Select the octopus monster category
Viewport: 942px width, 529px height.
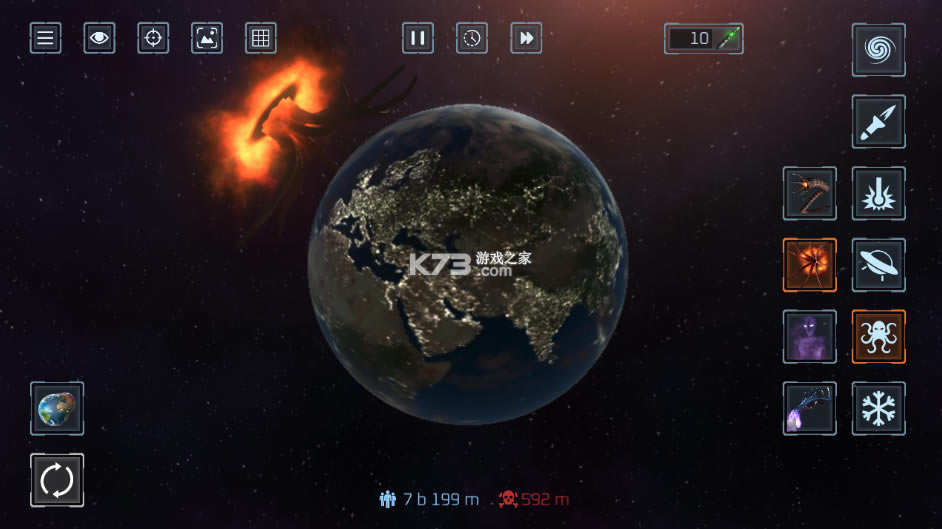879,337
